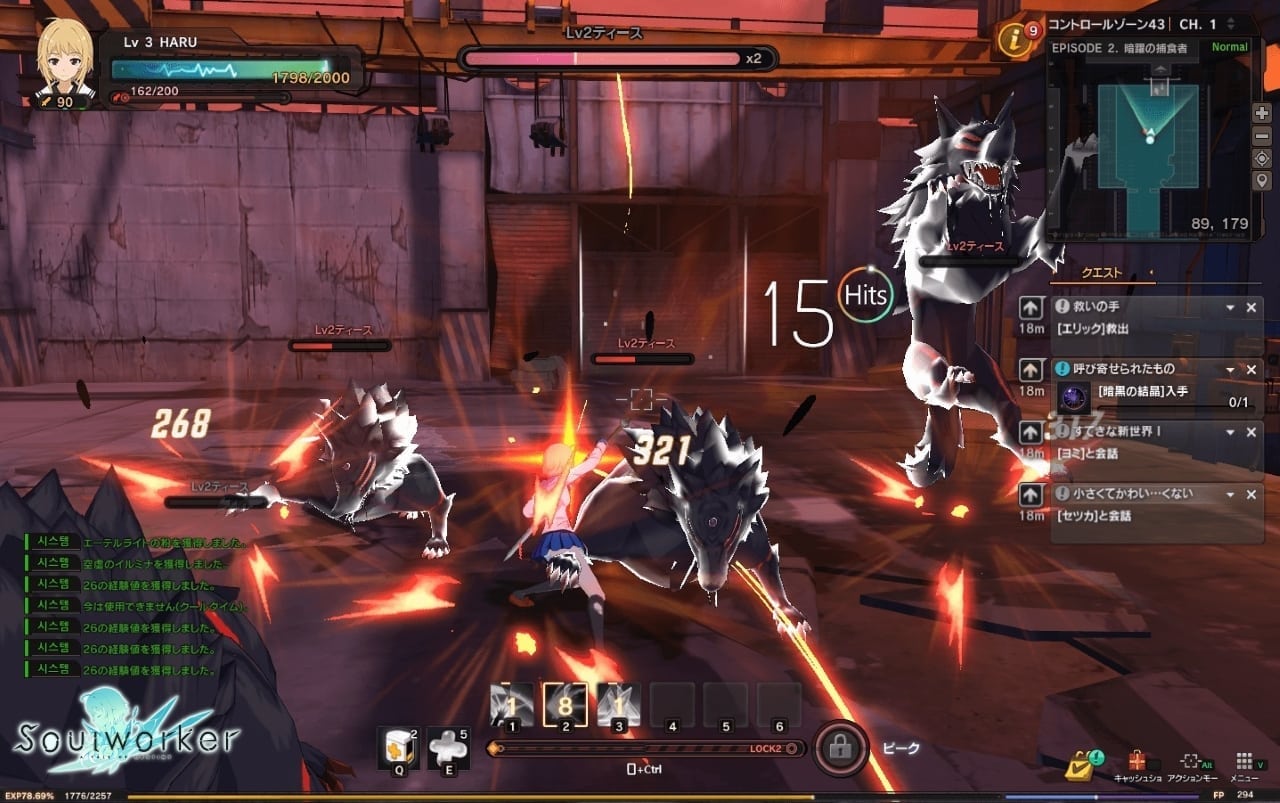Collapse the 呼び寄せられたもの quest entry
Screen dimensions: 1280x803
(1230, 369)
